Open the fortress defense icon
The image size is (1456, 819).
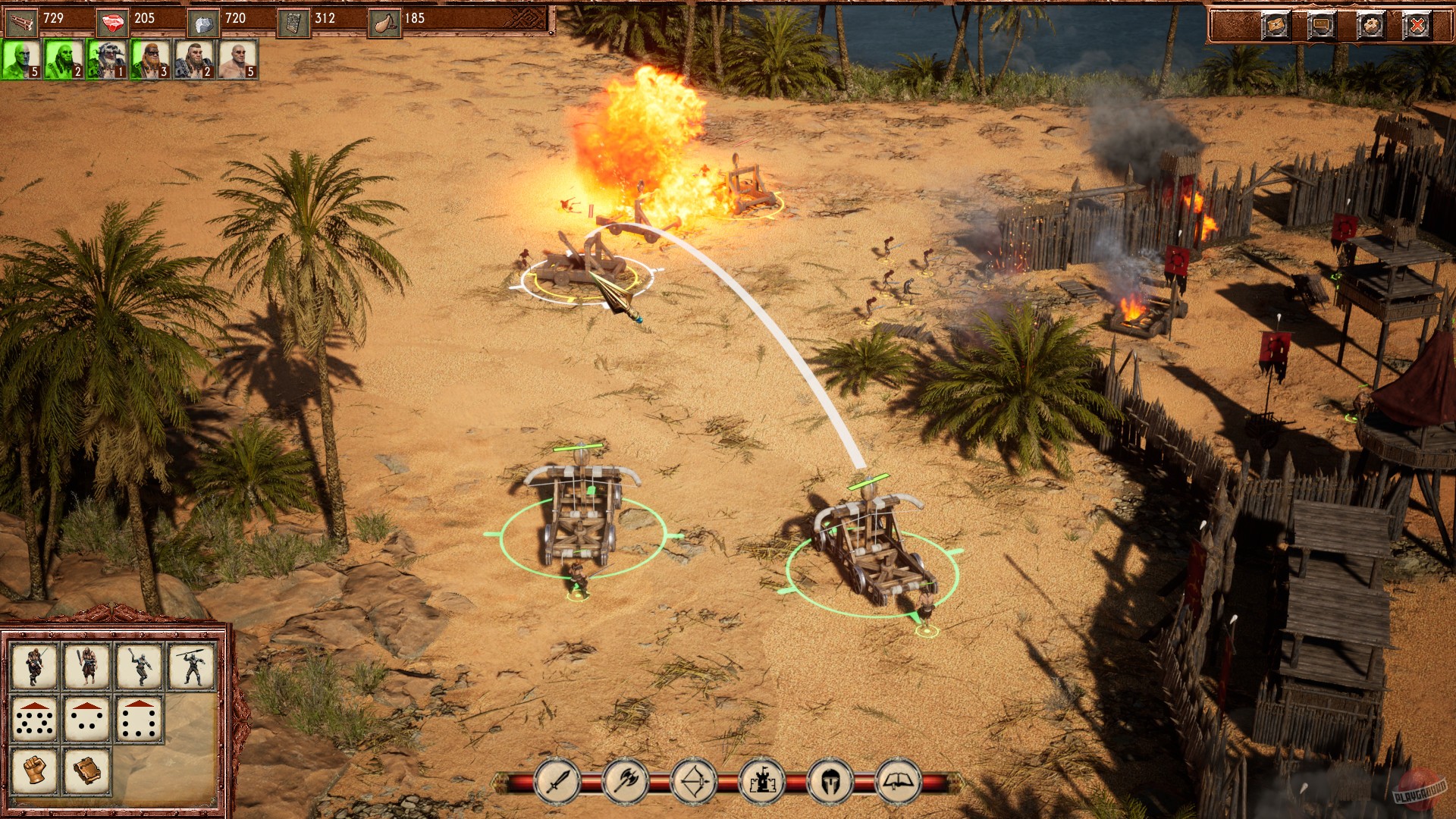(763, 781)
